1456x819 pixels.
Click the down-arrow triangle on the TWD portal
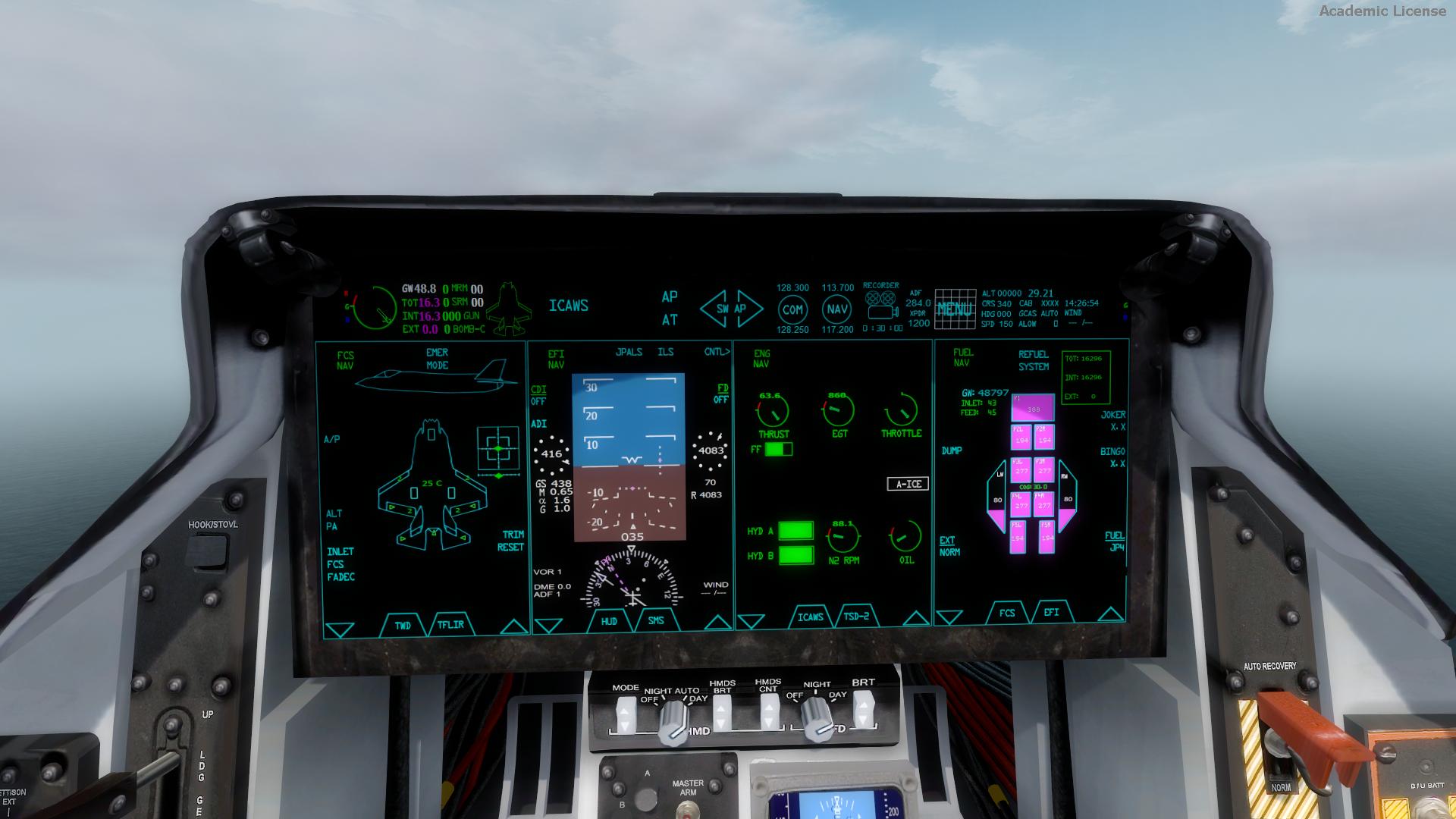point(338,625)
